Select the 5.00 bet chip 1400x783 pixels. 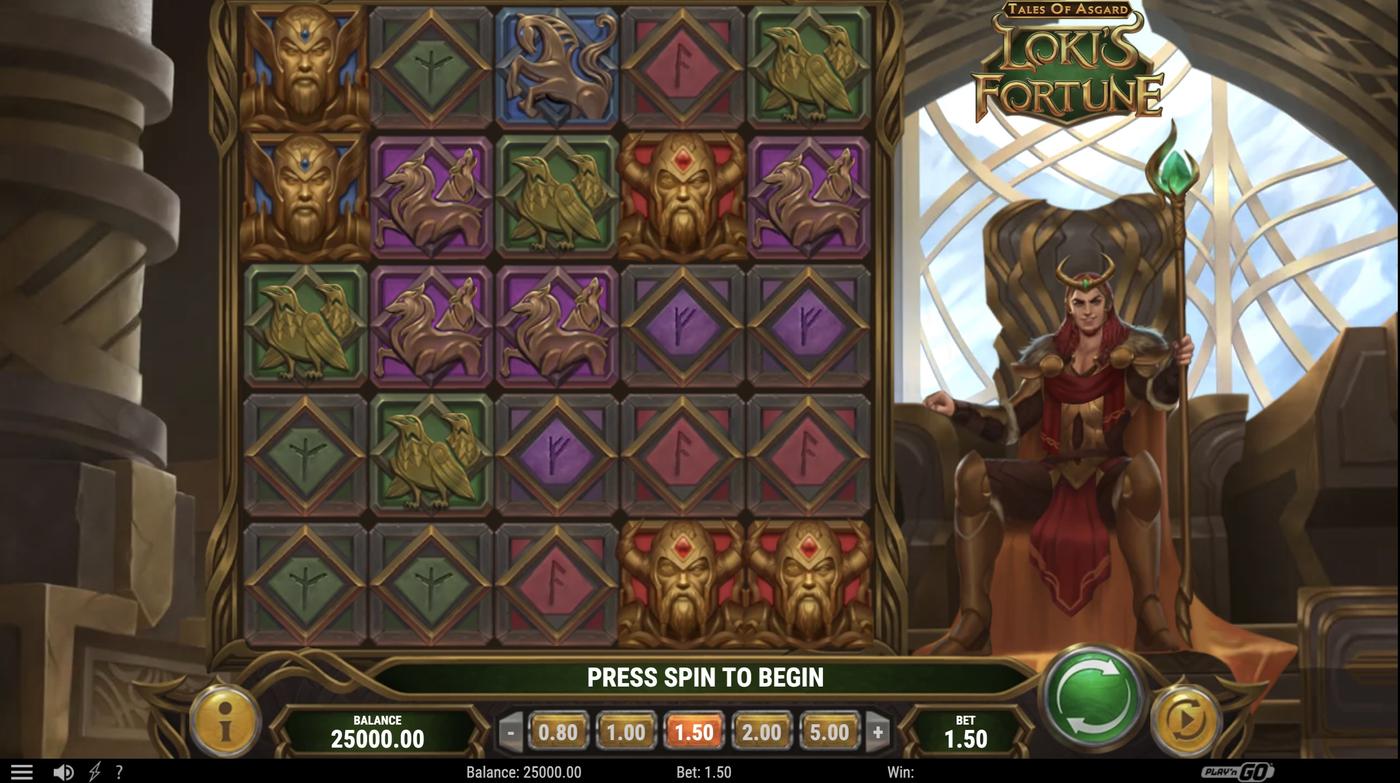pos(829,731)
